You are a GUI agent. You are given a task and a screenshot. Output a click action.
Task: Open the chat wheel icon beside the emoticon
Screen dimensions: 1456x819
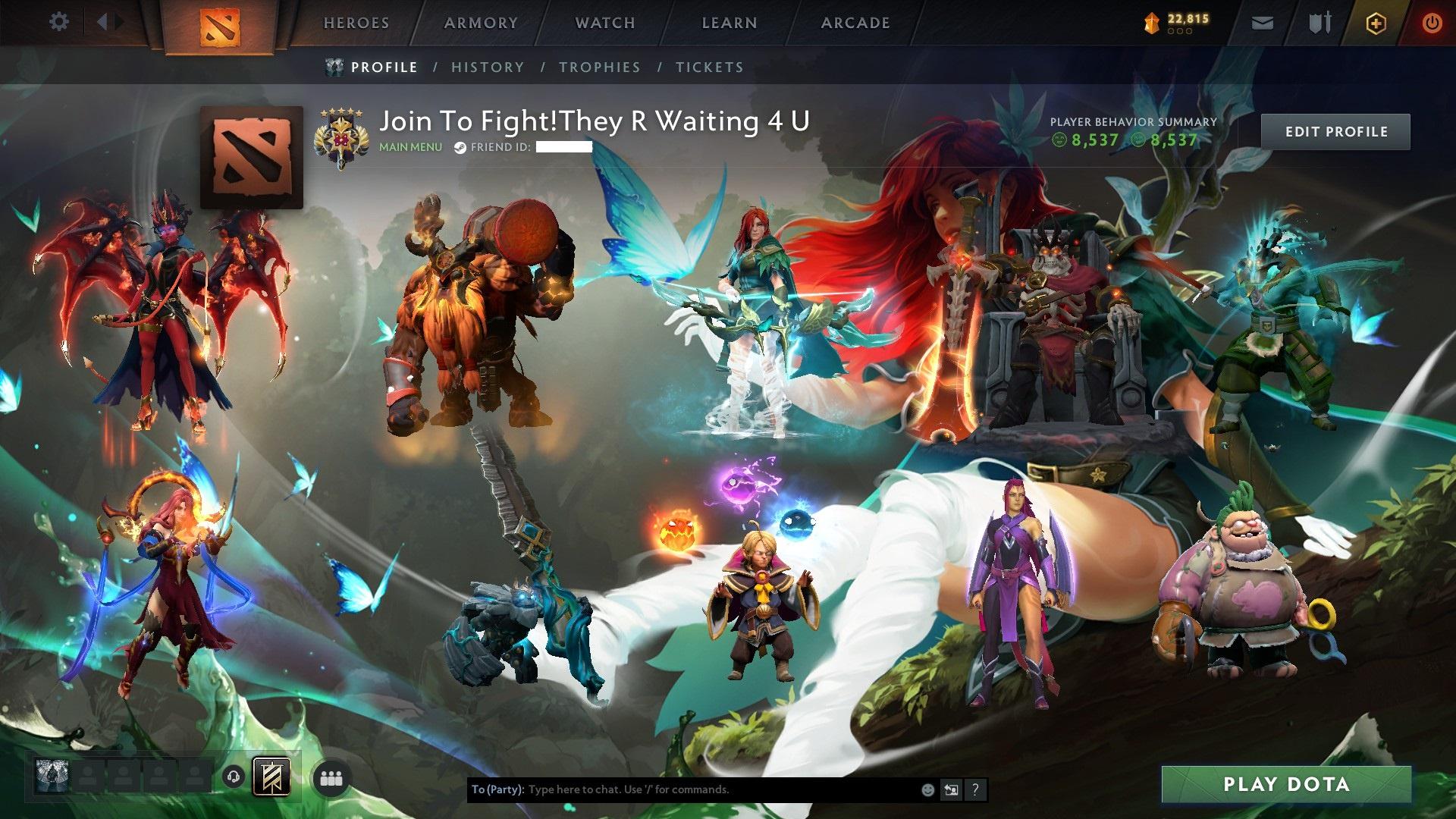pyautogui.click(x=951, y=789)
